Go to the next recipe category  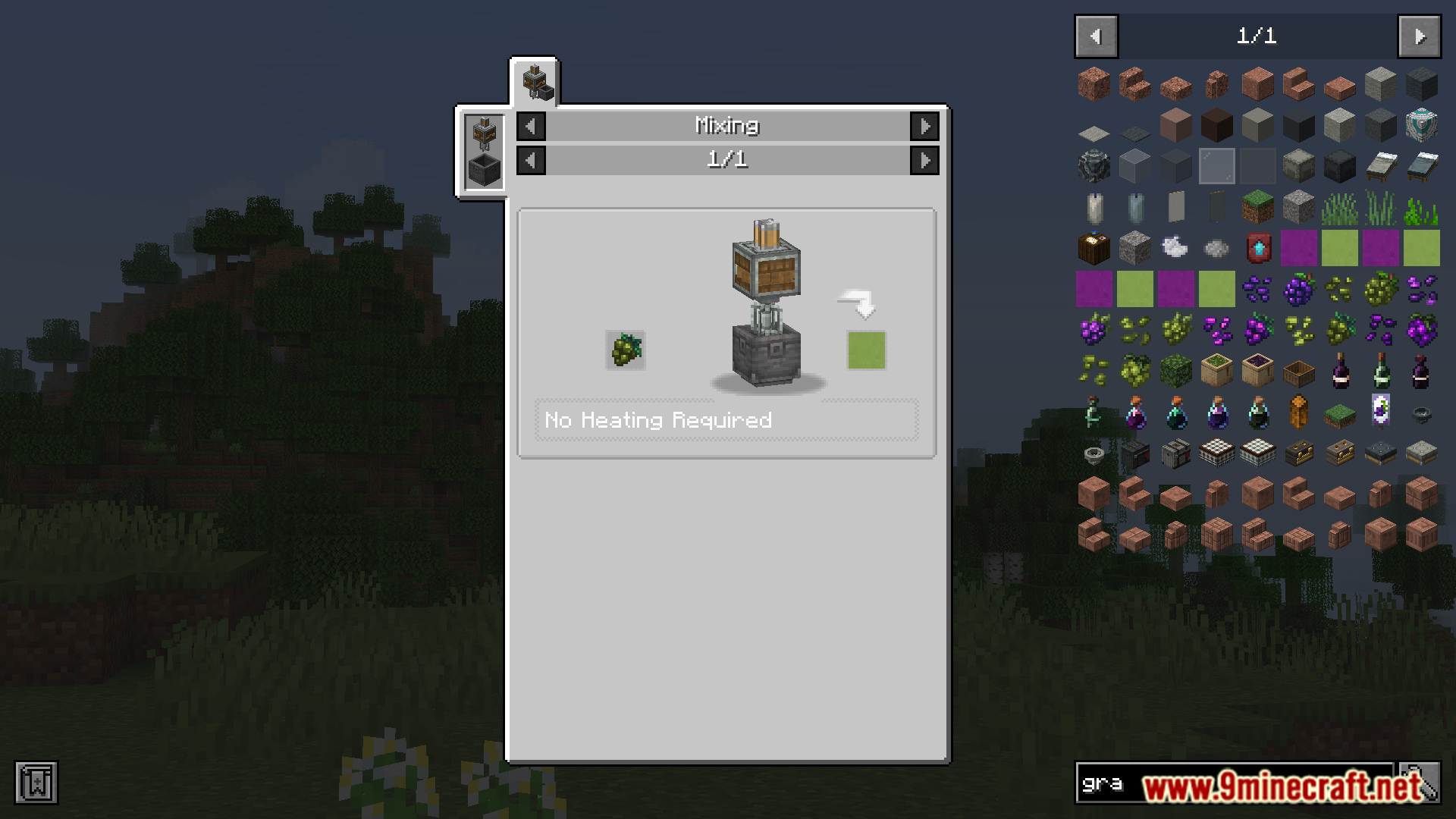[924, 126]
